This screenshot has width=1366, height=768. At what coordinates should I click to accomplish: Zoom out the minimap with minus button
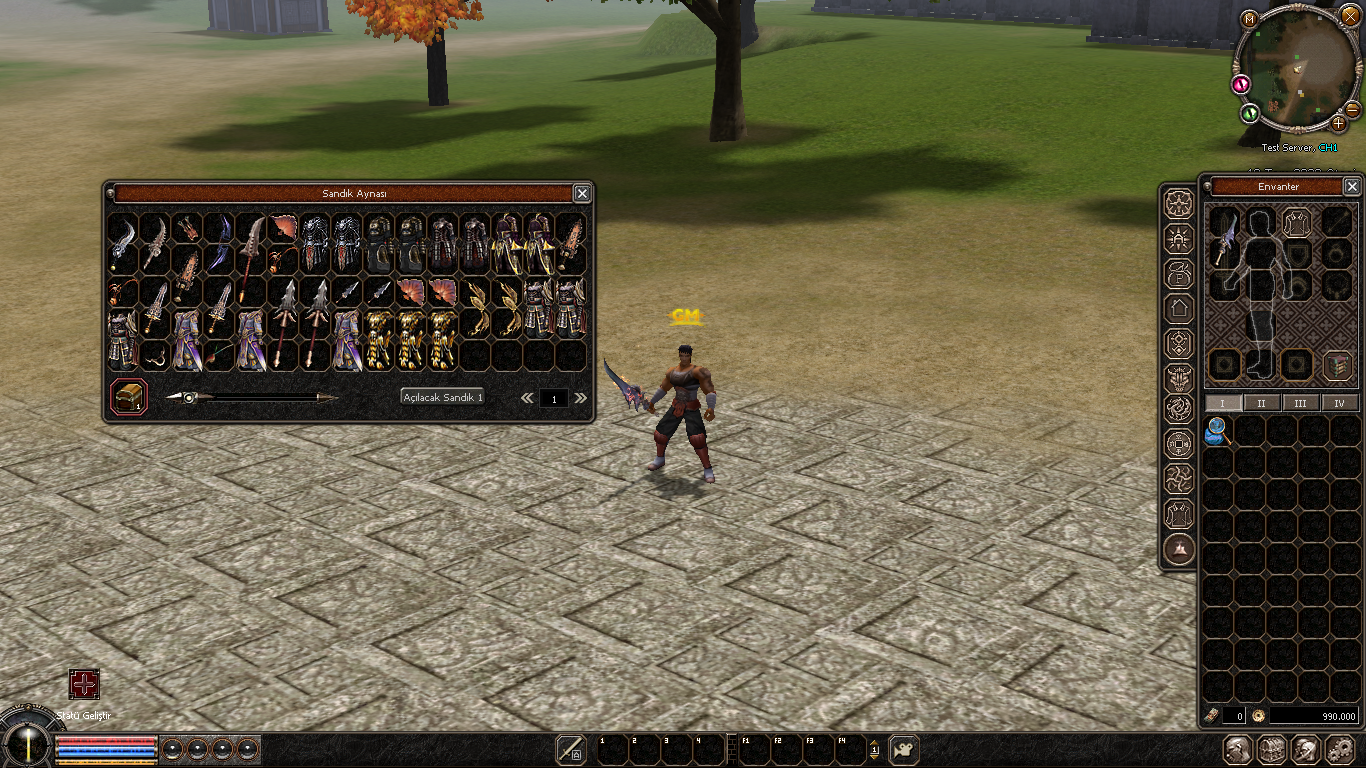coord(1352,108)
